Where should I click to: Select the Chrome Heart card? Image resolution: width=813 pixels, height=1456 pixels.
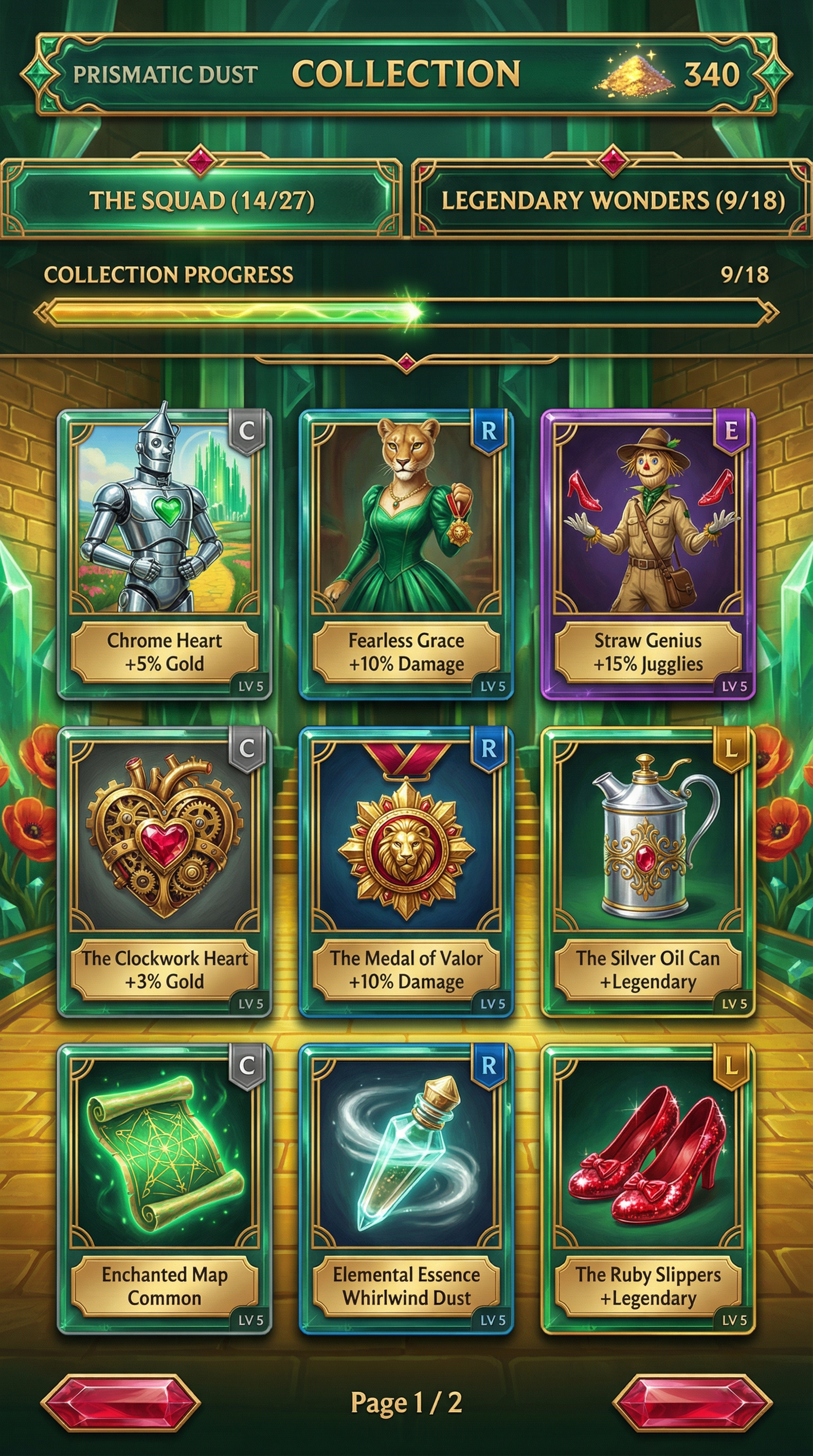pos(165,554)
